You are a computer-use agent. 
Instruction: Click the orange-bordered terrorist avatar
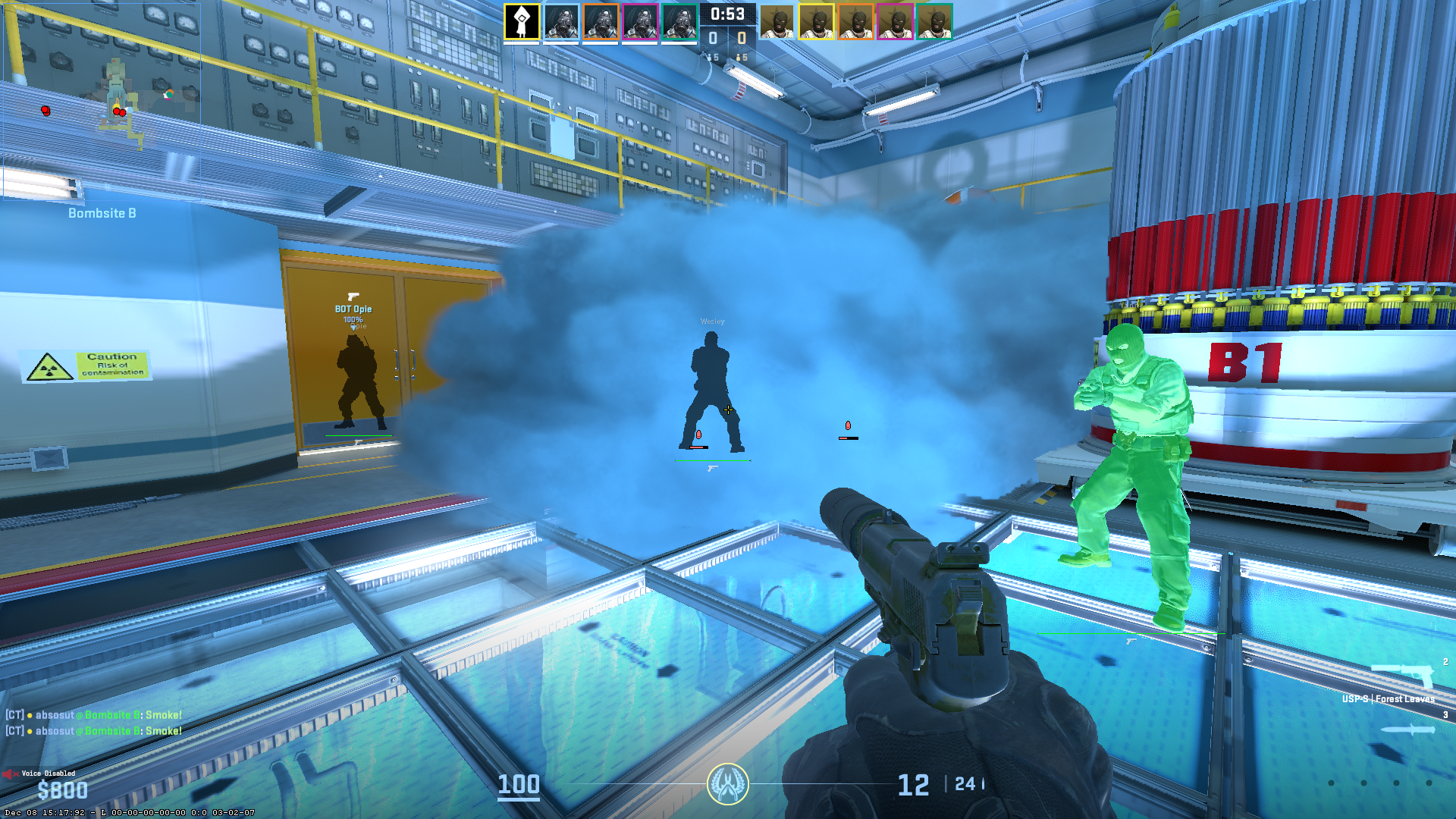858,20
